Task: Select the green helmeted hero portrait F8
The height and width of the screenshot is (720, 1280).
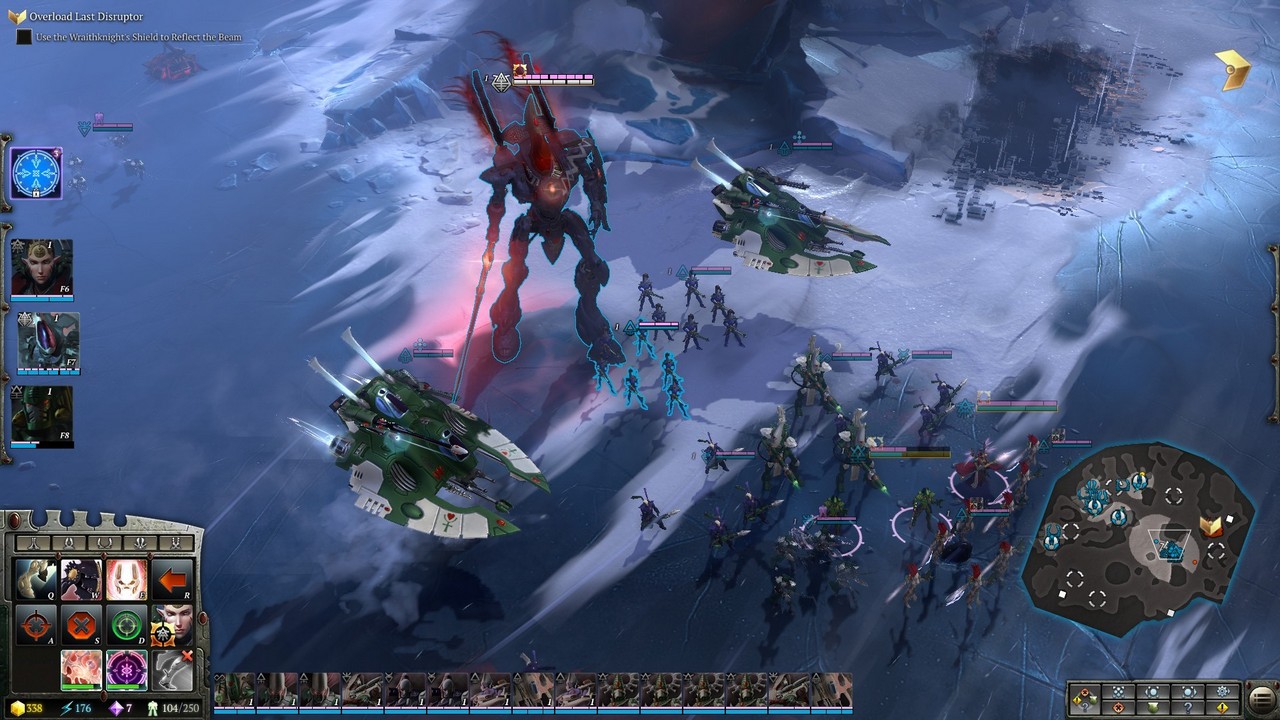Action: click(42, 415)
